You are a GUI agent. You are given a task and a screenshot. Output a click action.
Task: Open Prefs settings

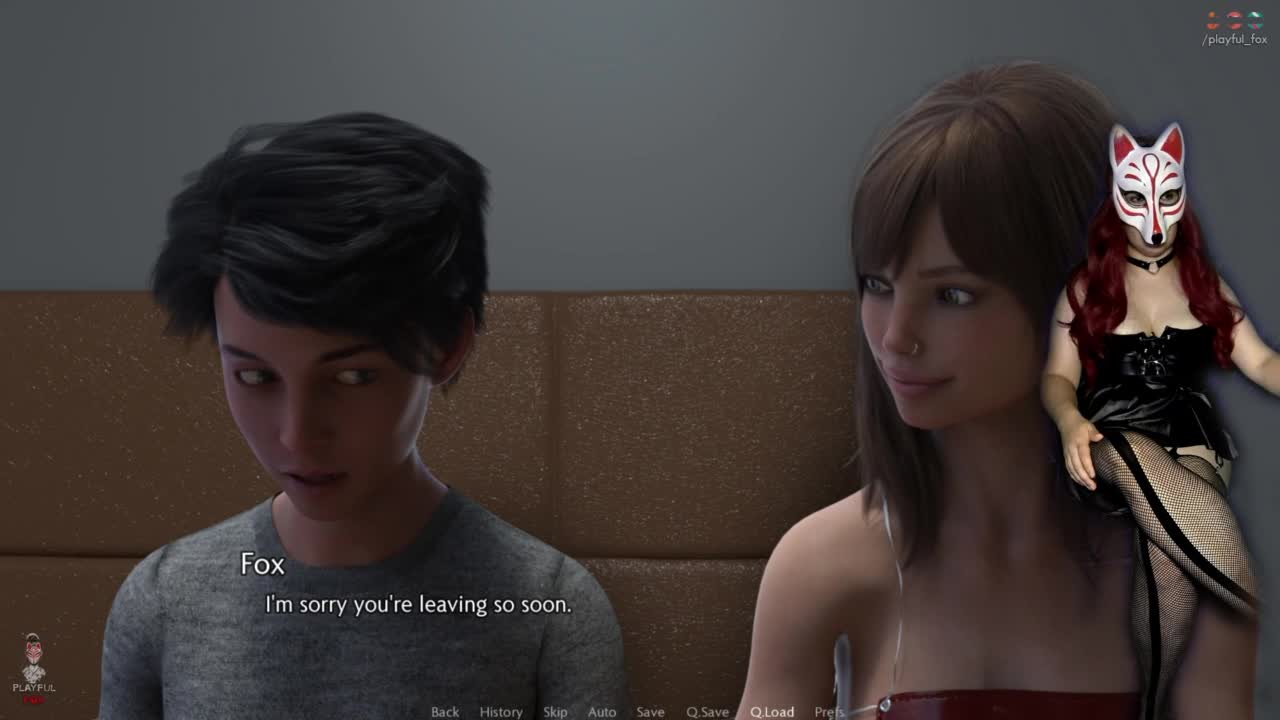[x=829, y=712]
